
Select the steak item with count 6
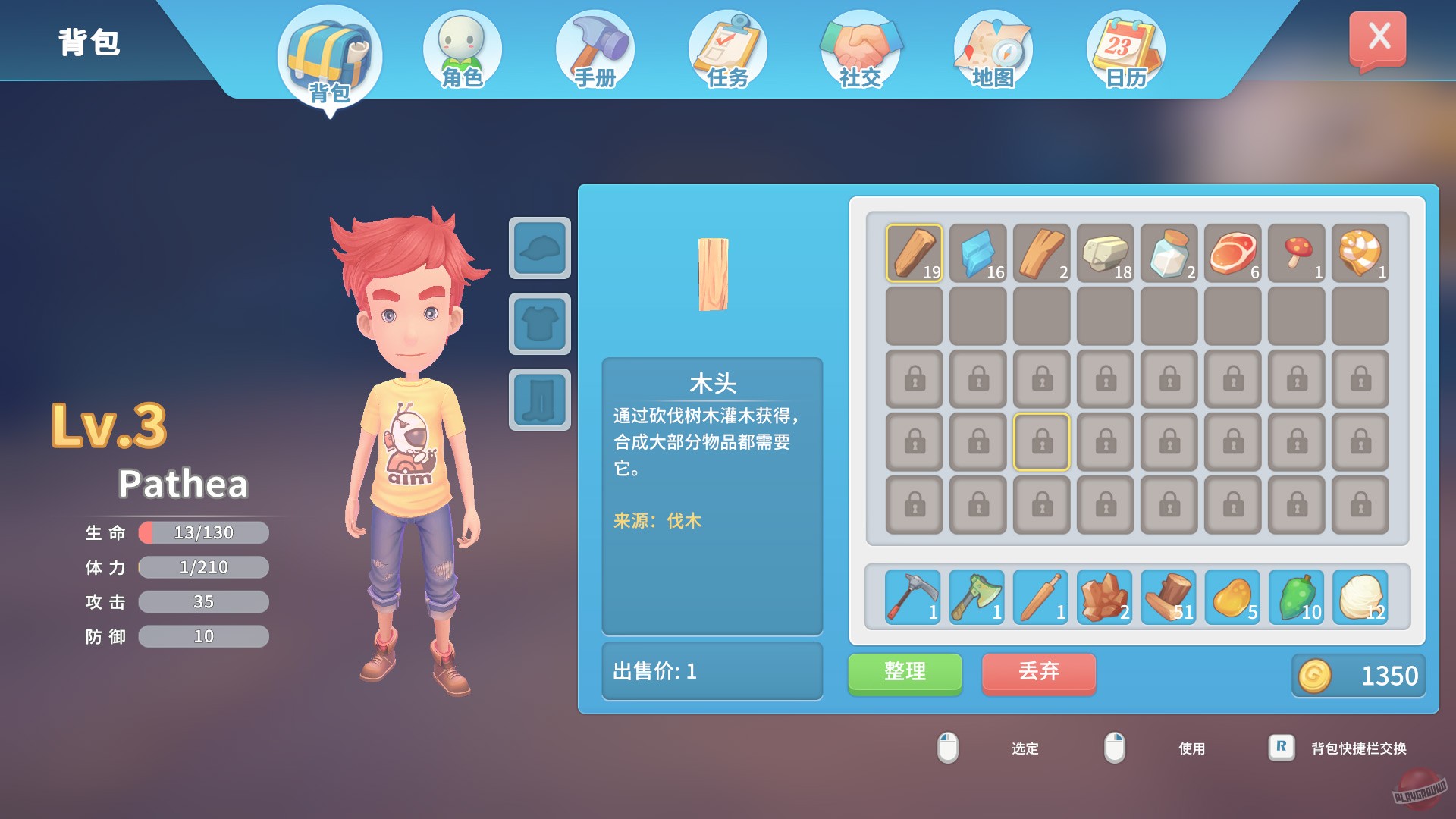click(x=1232, y=251)
